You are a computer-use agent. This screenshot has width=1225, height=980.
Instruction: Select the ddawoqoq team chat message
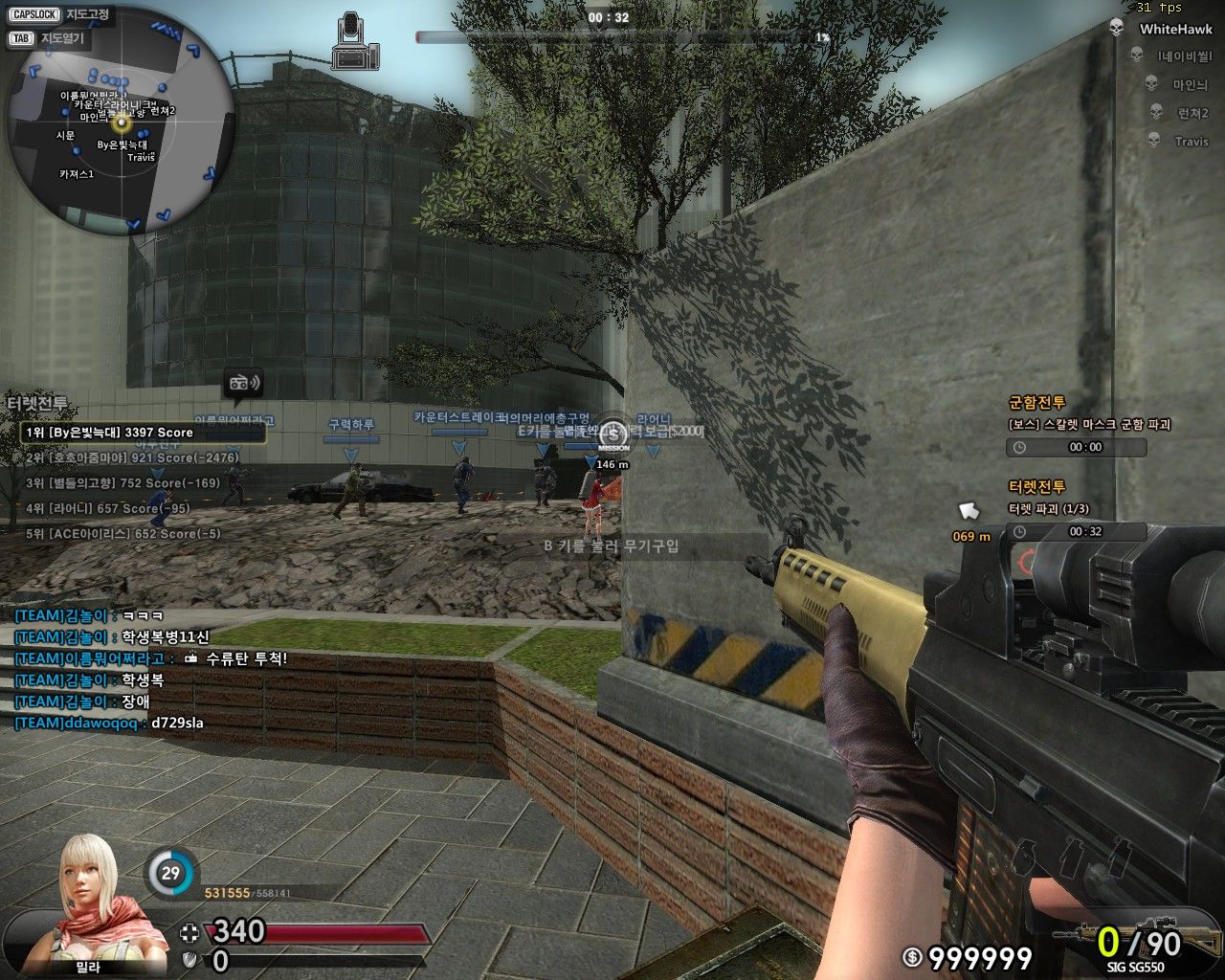click(109, 724)
